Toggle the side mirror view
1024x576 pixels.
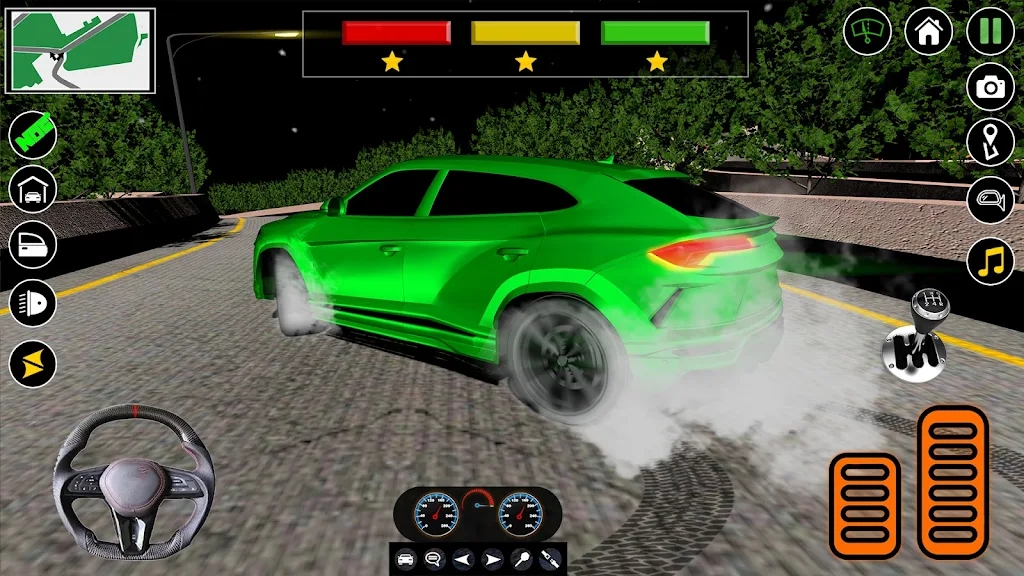(990, 202)
